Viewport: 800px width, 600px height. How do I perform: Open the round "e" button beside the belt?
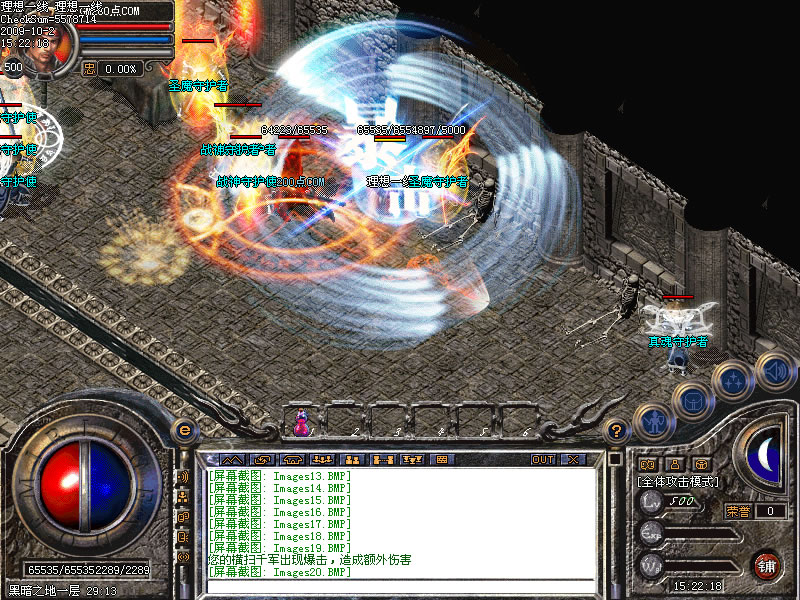(184, 430)
